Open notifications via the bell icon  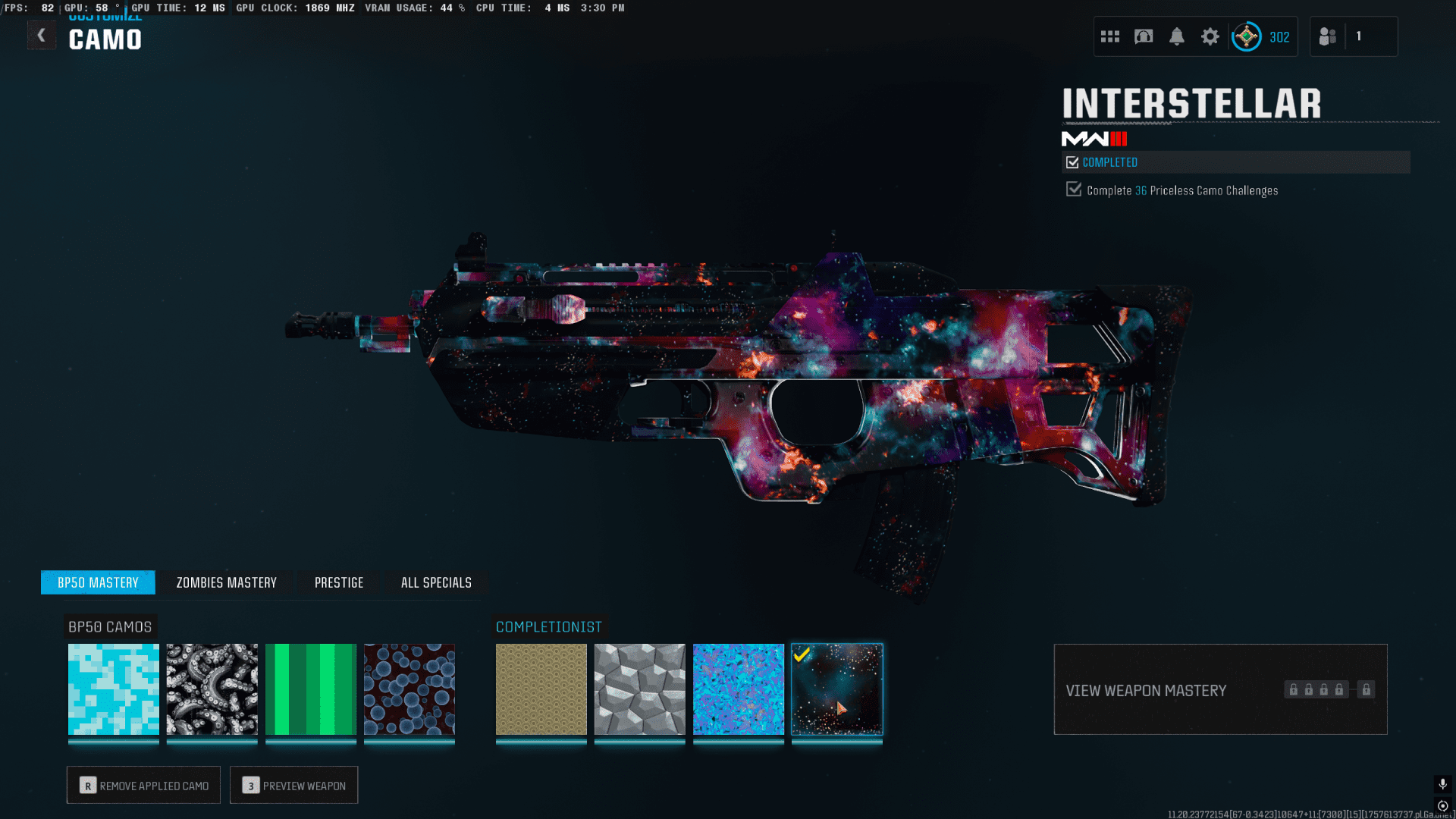coord(1177,36)
